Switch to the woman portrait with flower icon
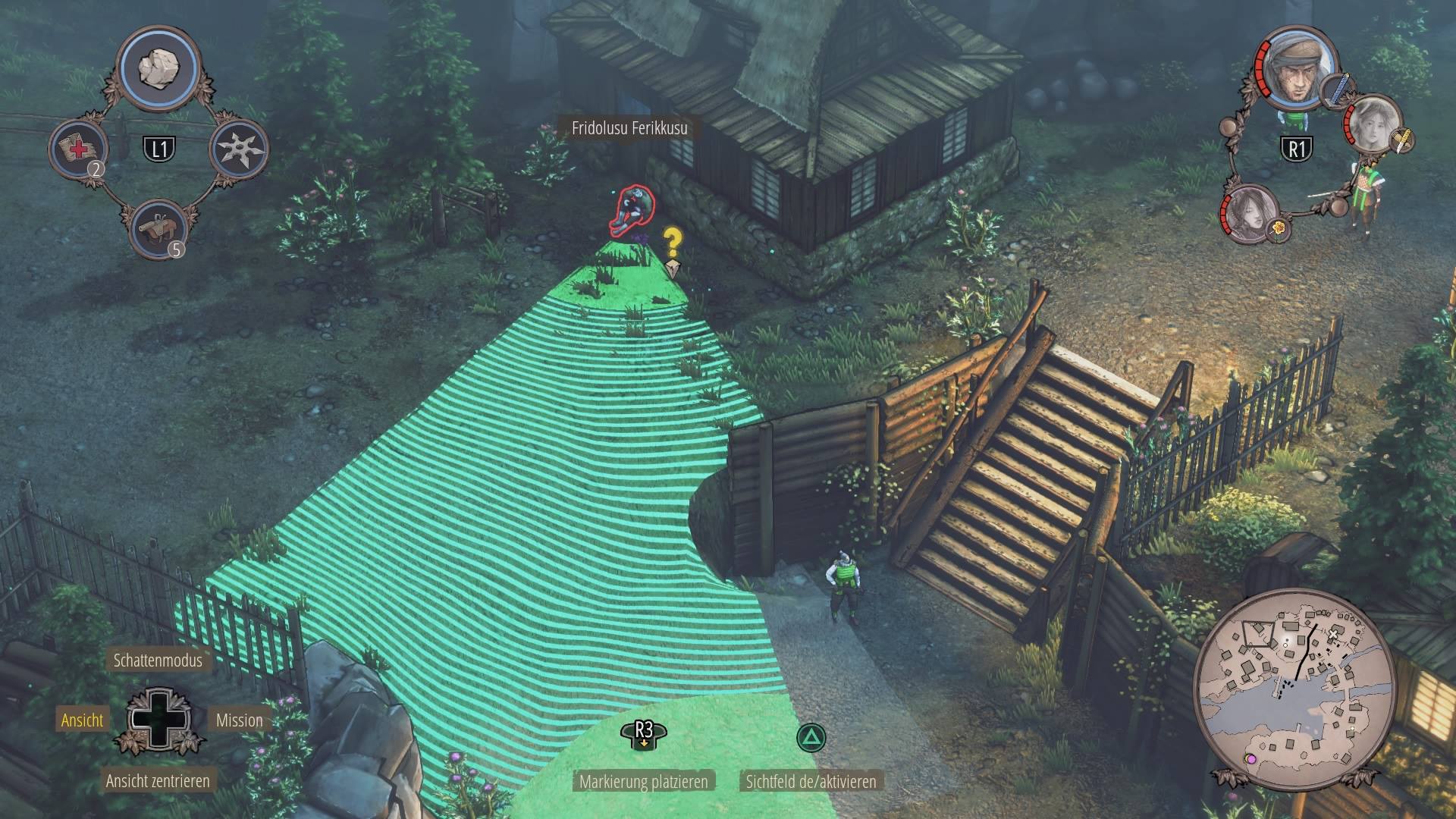 pos(1250,214)
